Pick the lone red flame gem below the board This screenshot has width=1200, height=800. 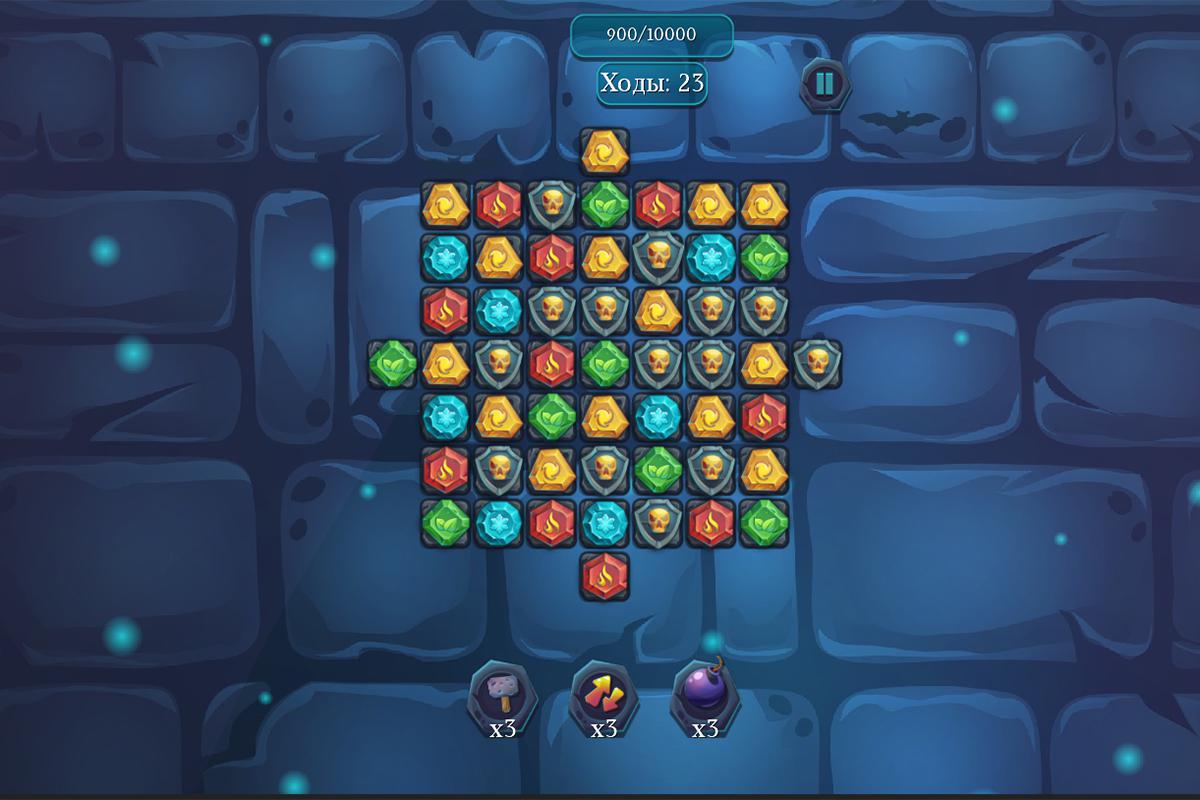pyautogui.click(x=604, y=576)
